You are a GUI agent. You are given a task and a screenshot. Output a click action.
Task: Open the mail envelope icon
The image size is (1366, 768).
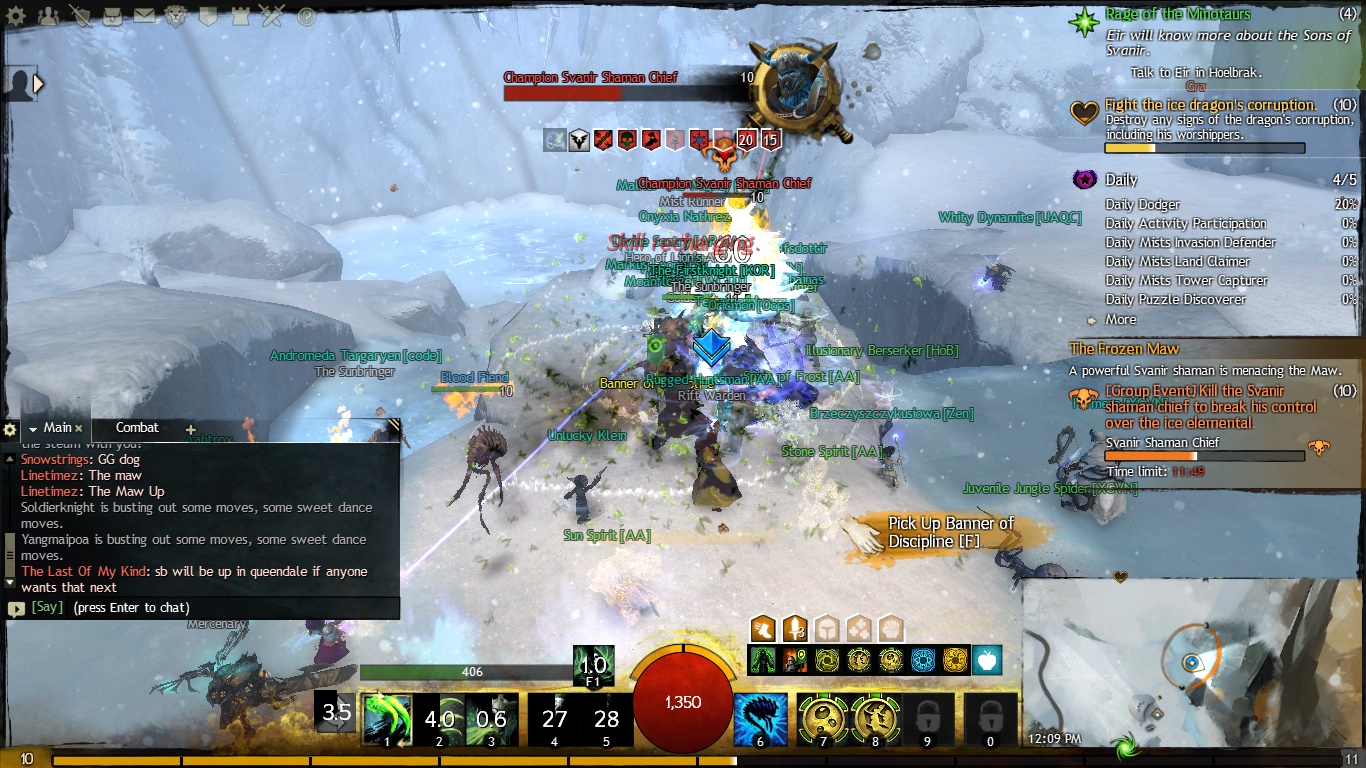click(144, 16)
